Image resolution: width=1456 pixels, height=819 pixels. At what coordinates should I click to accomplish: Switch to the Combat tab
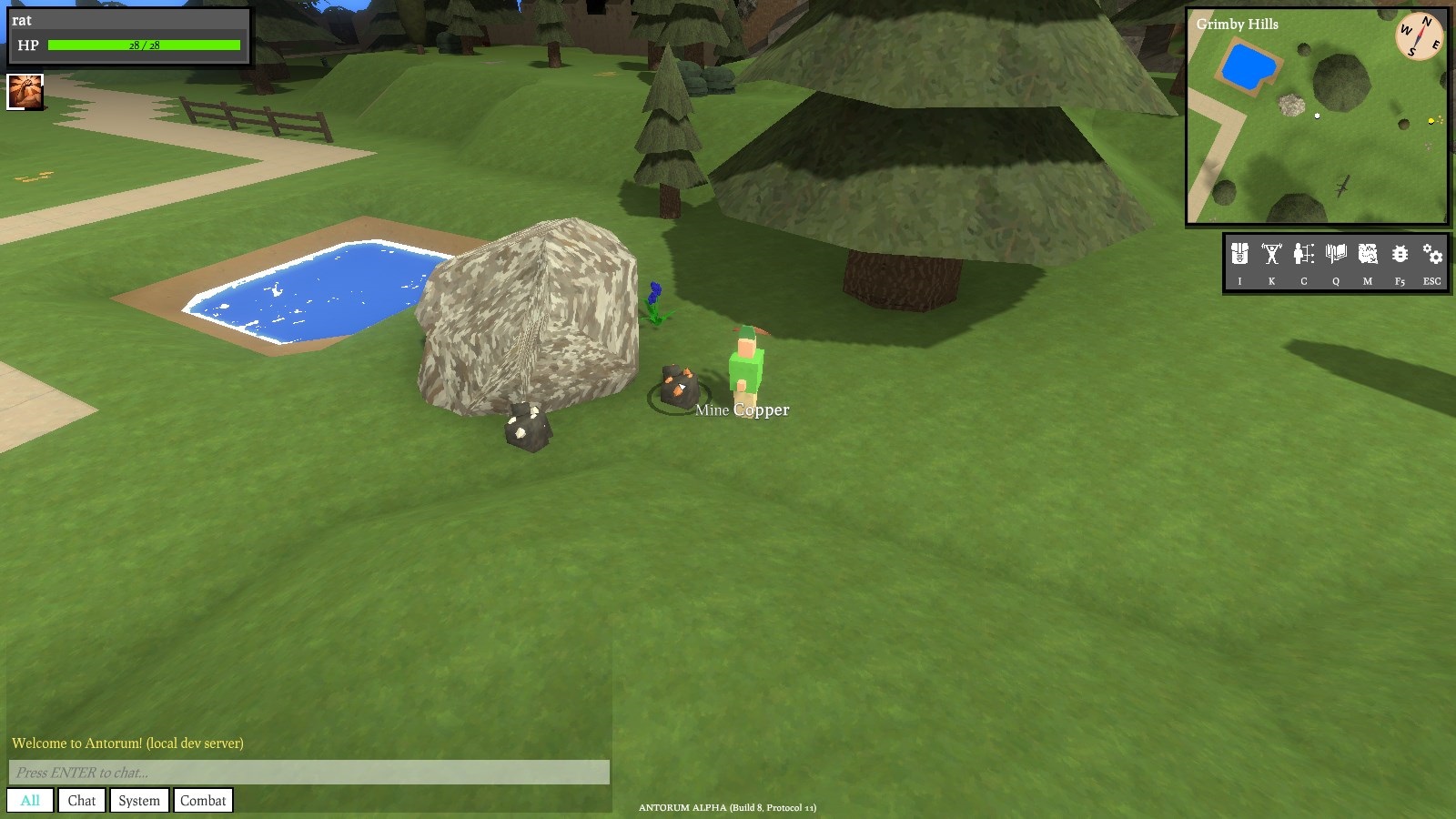point(203,801)
